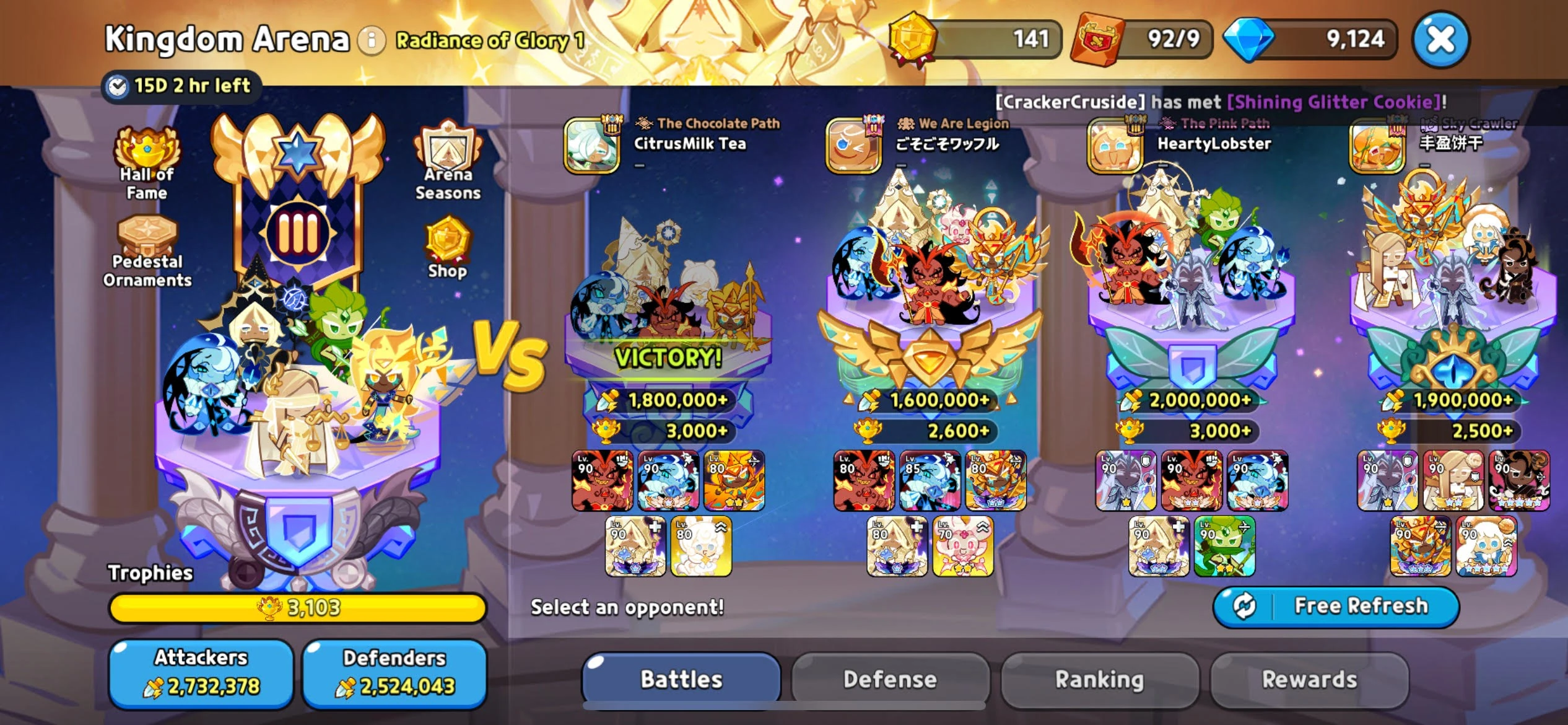Switch to the Defense tab
This screenshot has width=1568, height=725.
(x=890, y=678)
